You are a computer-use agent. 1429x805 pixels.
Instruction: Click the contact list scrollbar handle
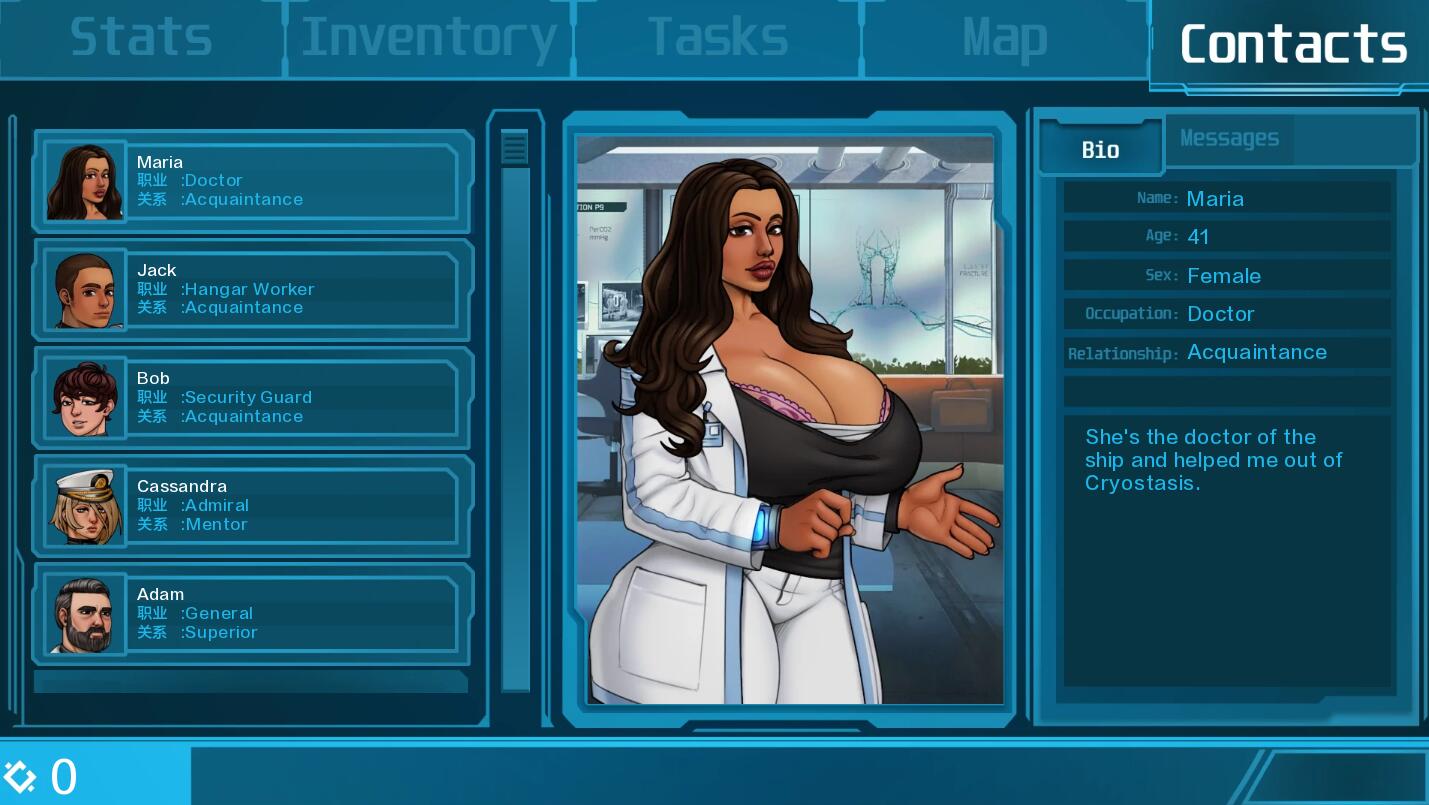point(515,148)
